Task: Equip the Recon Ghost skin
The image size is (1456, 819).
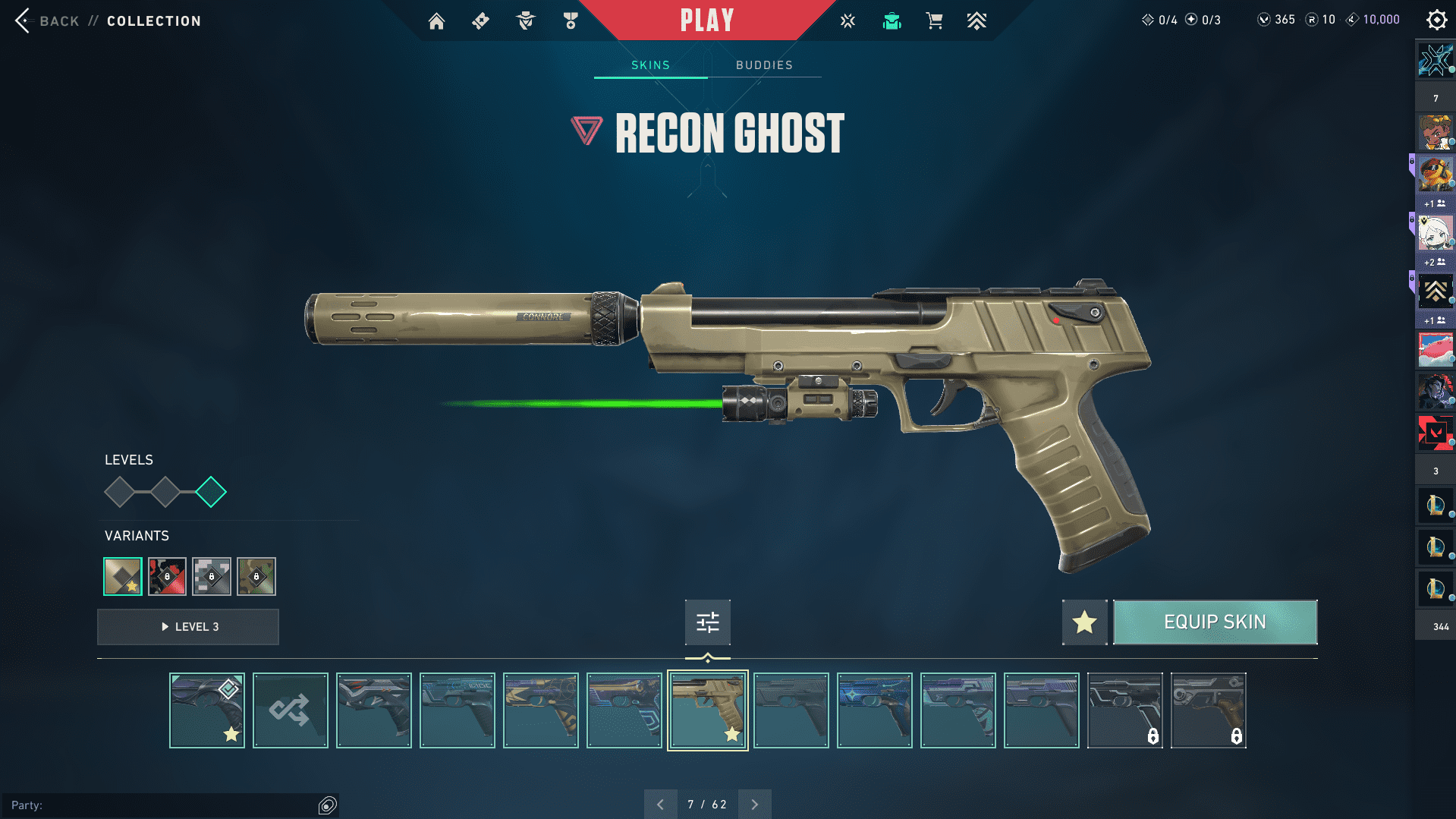Action: point(1215,622)
